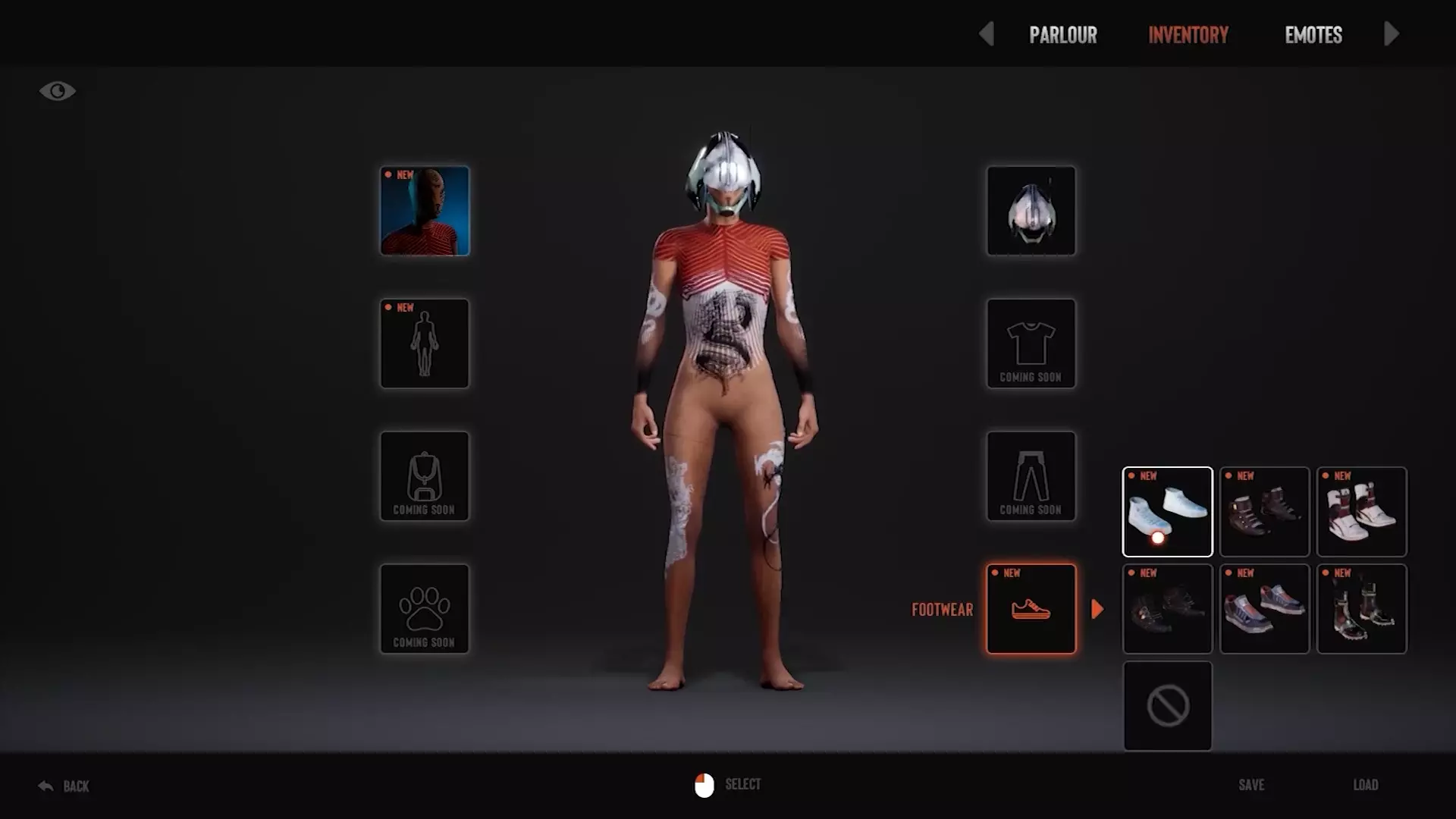Screen dimensions: 1456x819
Task: Equip the blue and red running shoes
Action: pos(1264,609)
